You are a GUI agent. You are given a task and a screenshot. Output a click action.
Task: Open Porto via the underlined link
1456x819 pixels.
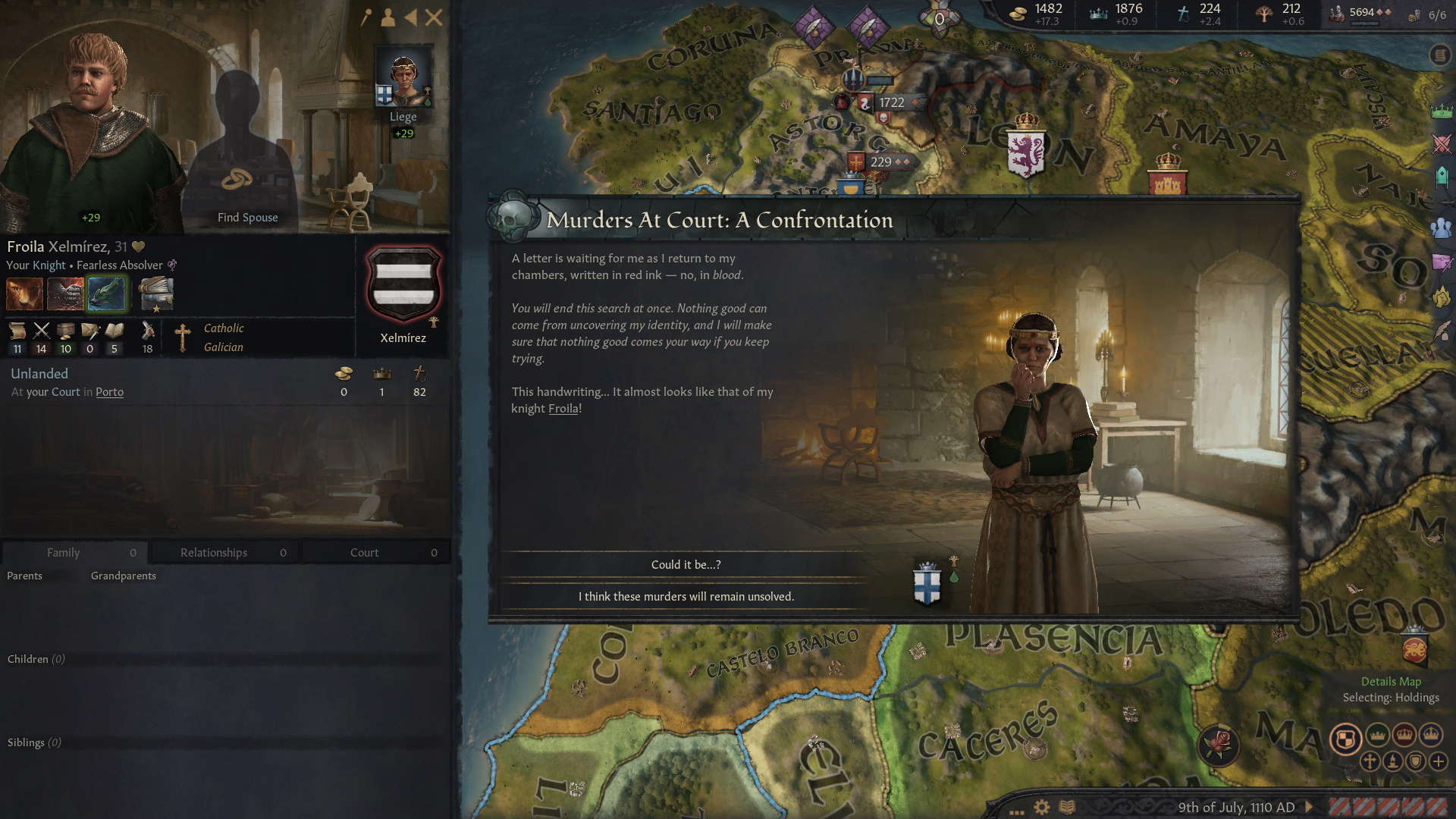(x=110, y=392)
